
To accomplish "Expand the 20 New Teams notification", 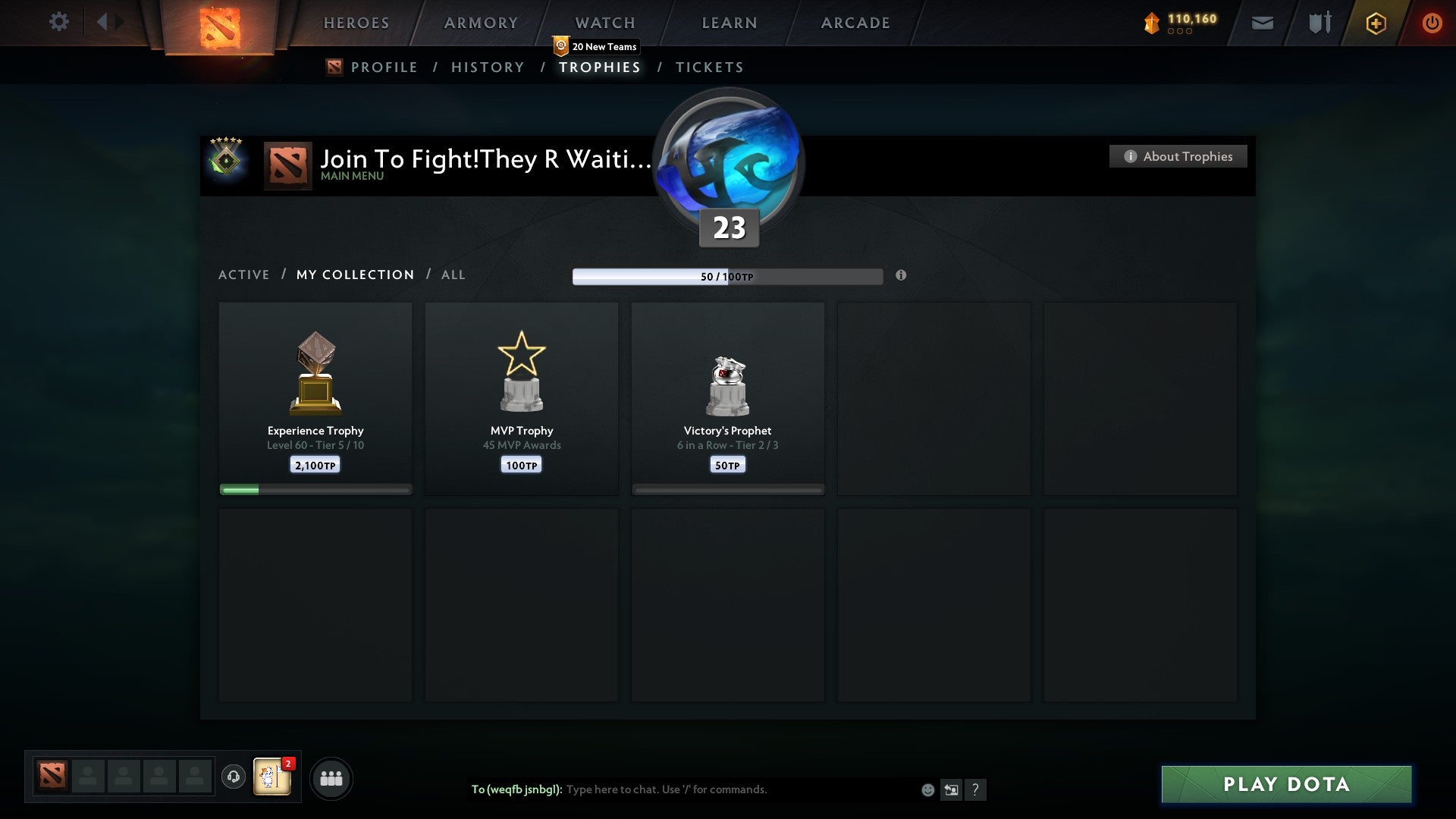I will [x=596, y=46].
